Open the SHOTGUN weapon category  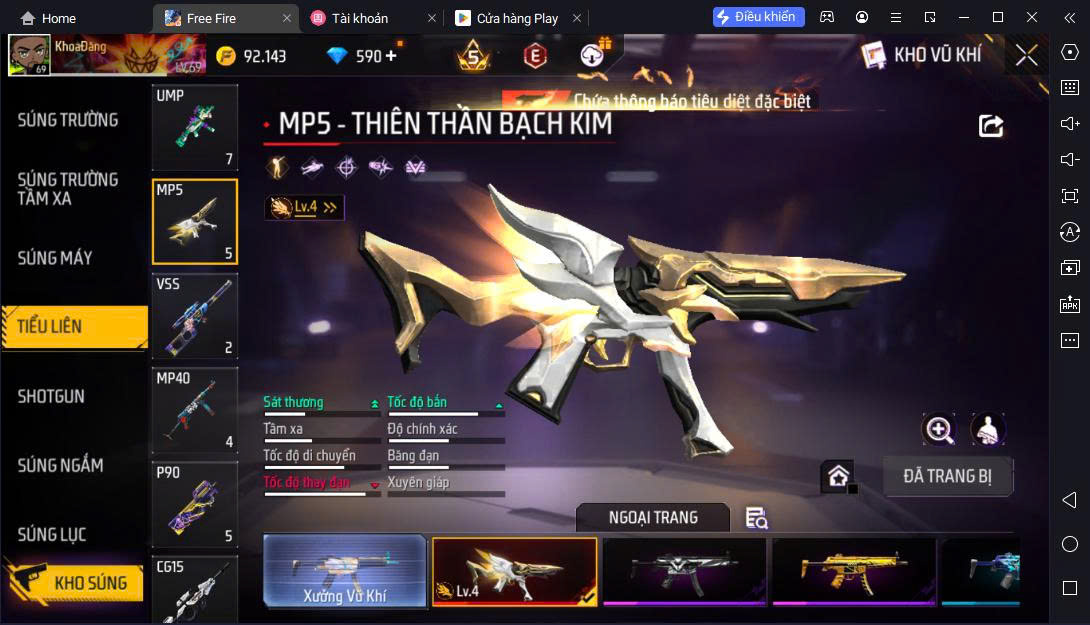51,396
